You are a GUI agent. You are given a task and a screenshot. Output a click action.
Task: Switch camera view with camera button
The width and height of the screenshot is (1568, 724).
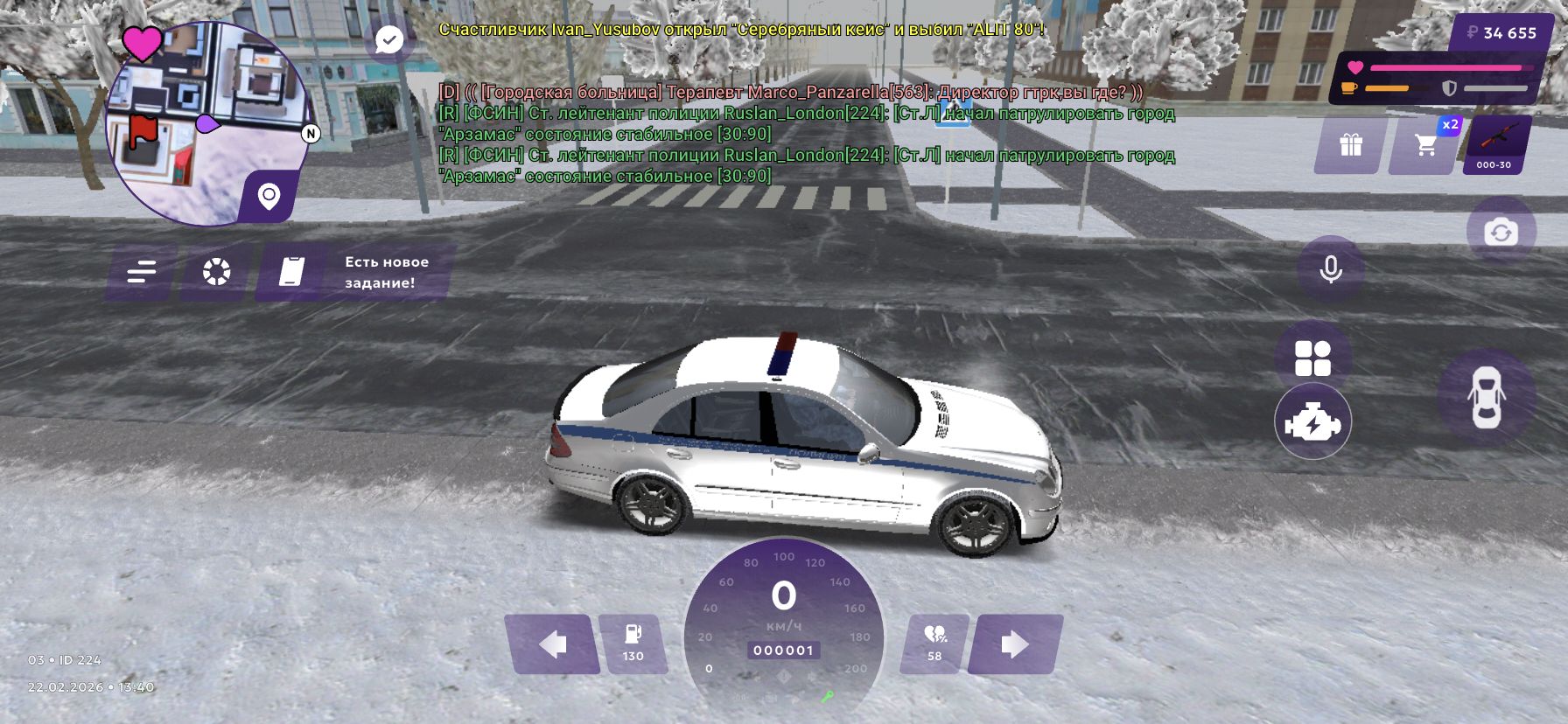tap(1501, 233)
